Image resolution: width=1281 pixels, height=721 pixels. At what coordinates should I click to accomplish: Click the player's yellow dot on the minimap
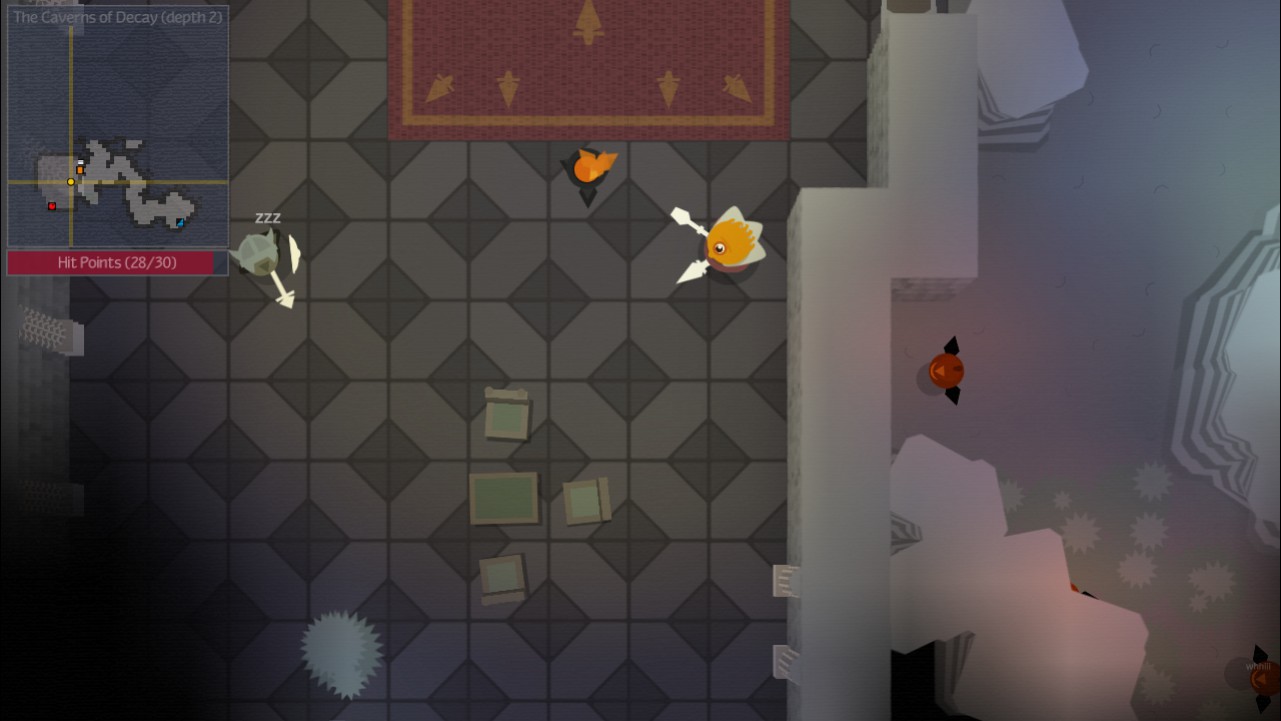(70, 182)
